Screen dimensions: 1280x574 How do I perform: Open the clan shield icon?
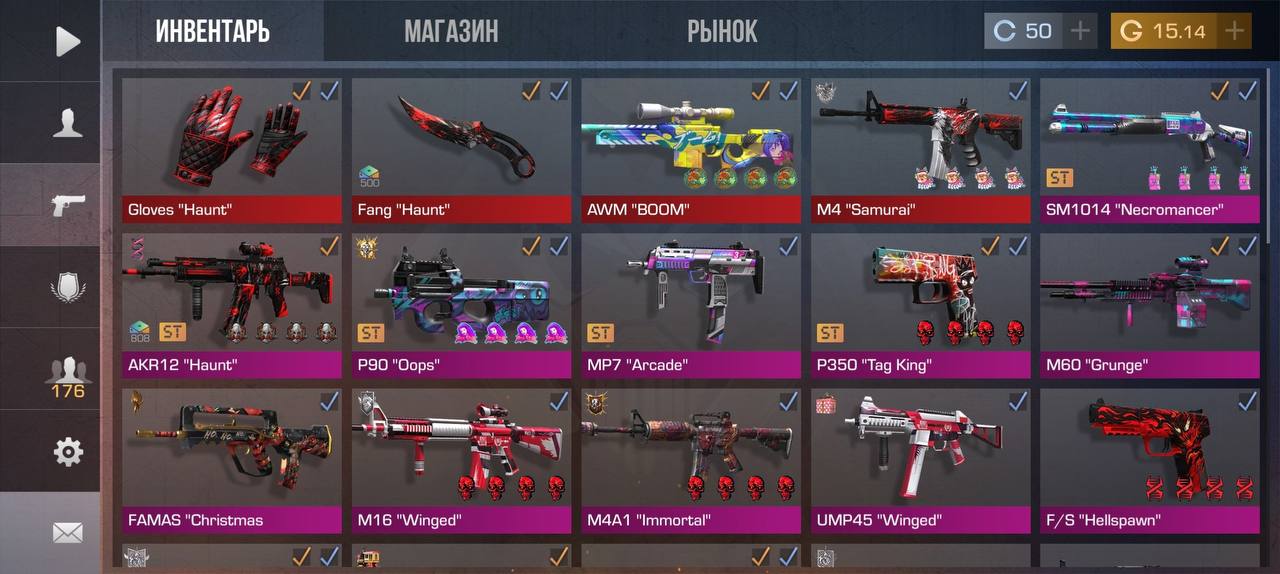click(67, 287)
